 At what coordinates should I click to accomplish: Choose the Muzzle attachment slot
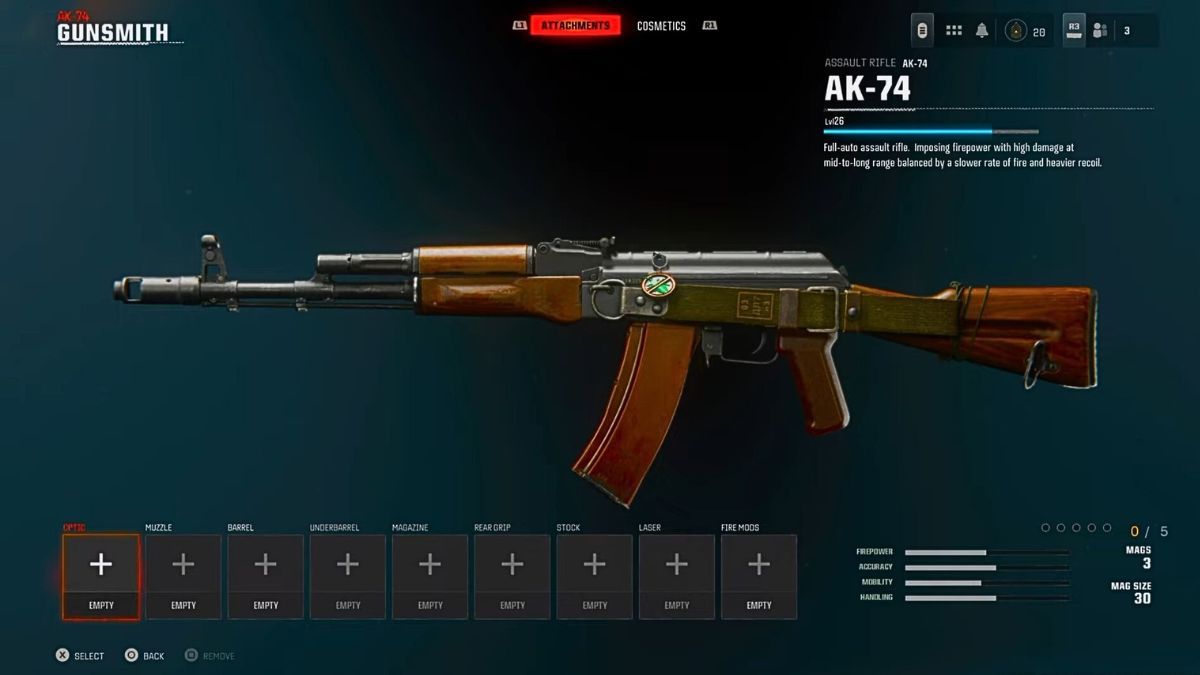tap(183, 575)
